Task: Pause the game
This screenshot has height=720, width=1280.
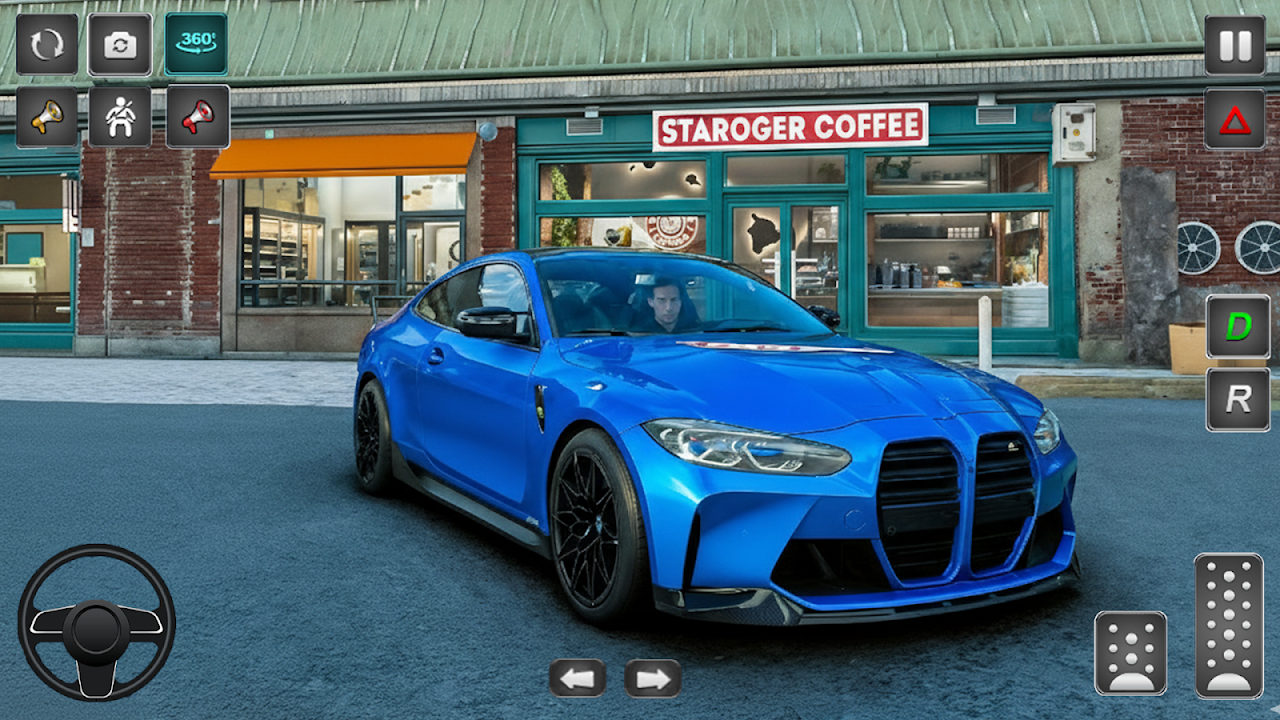Action: 1235,45
